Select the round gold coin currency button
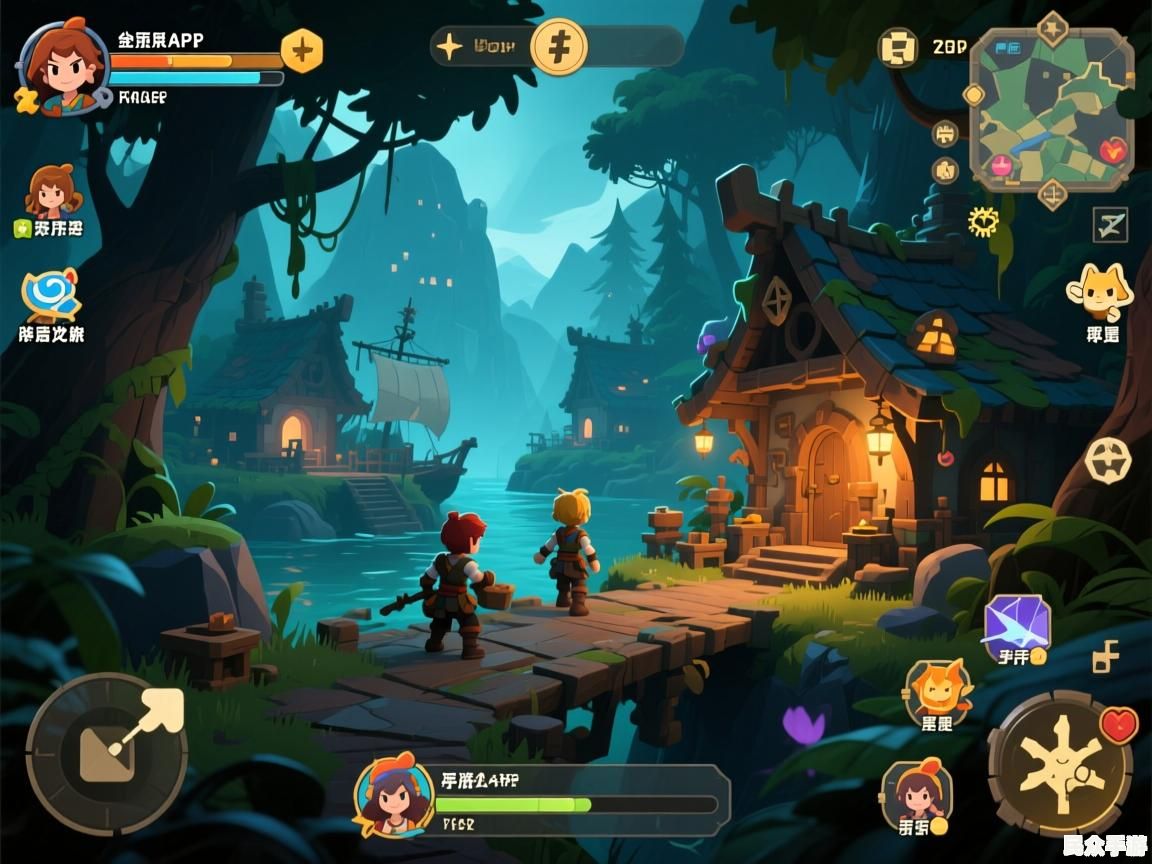The width and height of the screenshot is (1152, 864). point(558,47)
